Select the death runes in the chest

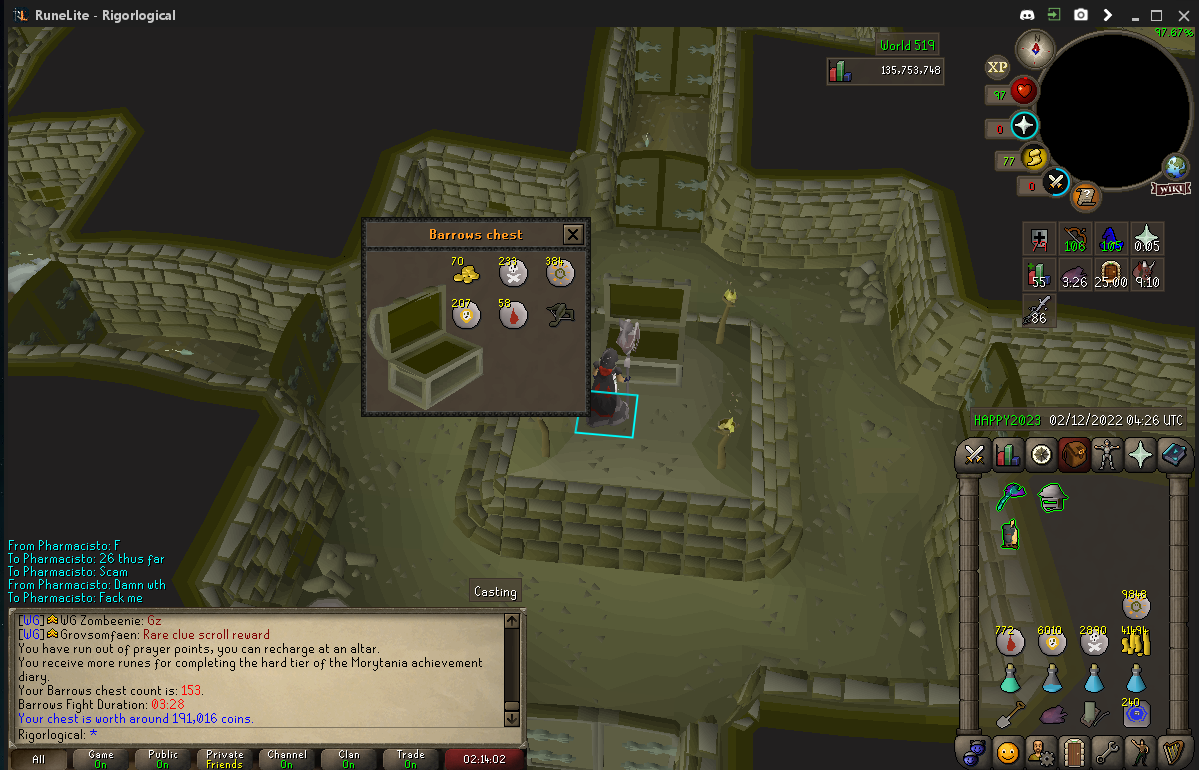point(513,271)
